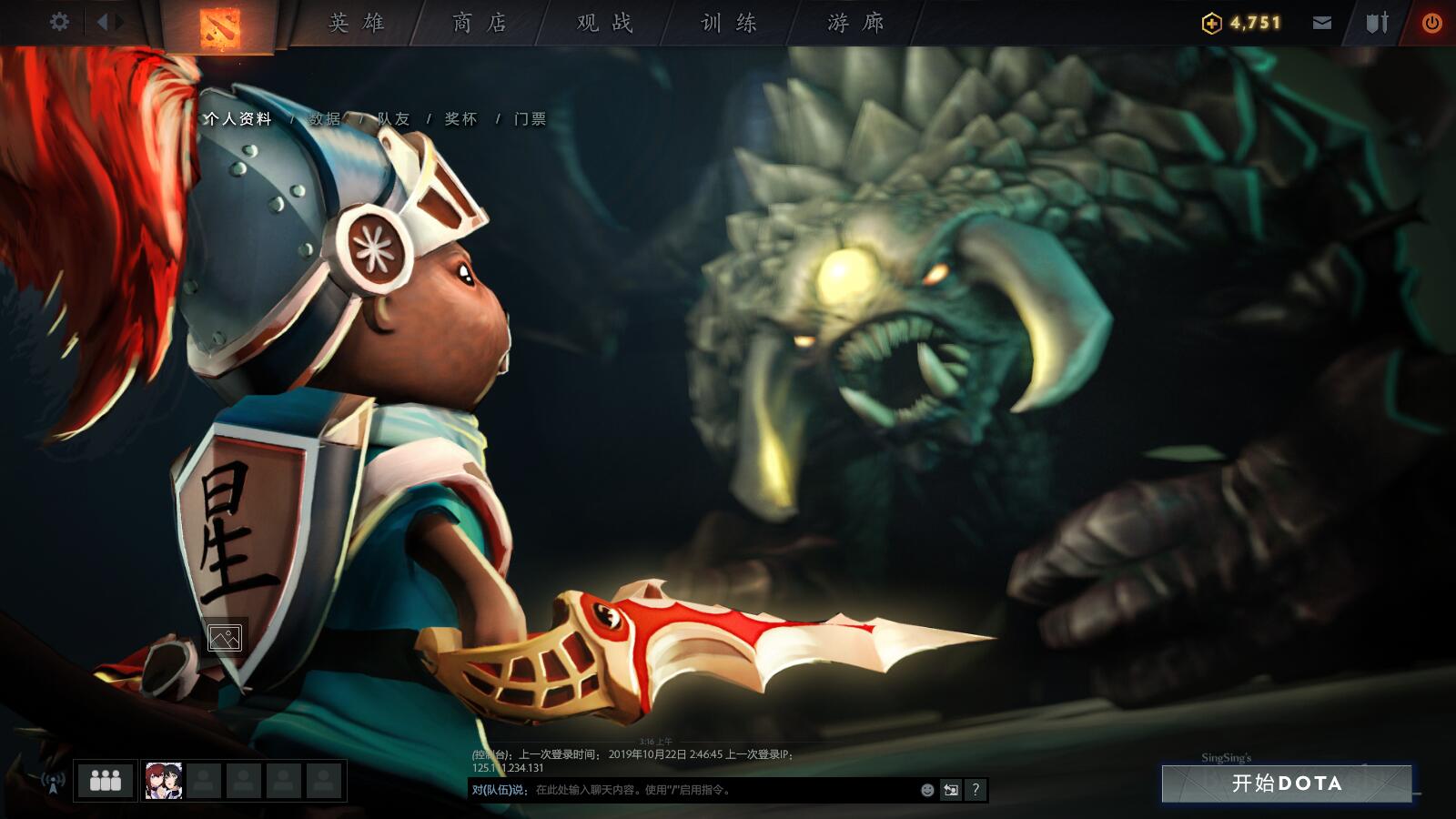Open the mail notifications envelope

[1321, 24]
